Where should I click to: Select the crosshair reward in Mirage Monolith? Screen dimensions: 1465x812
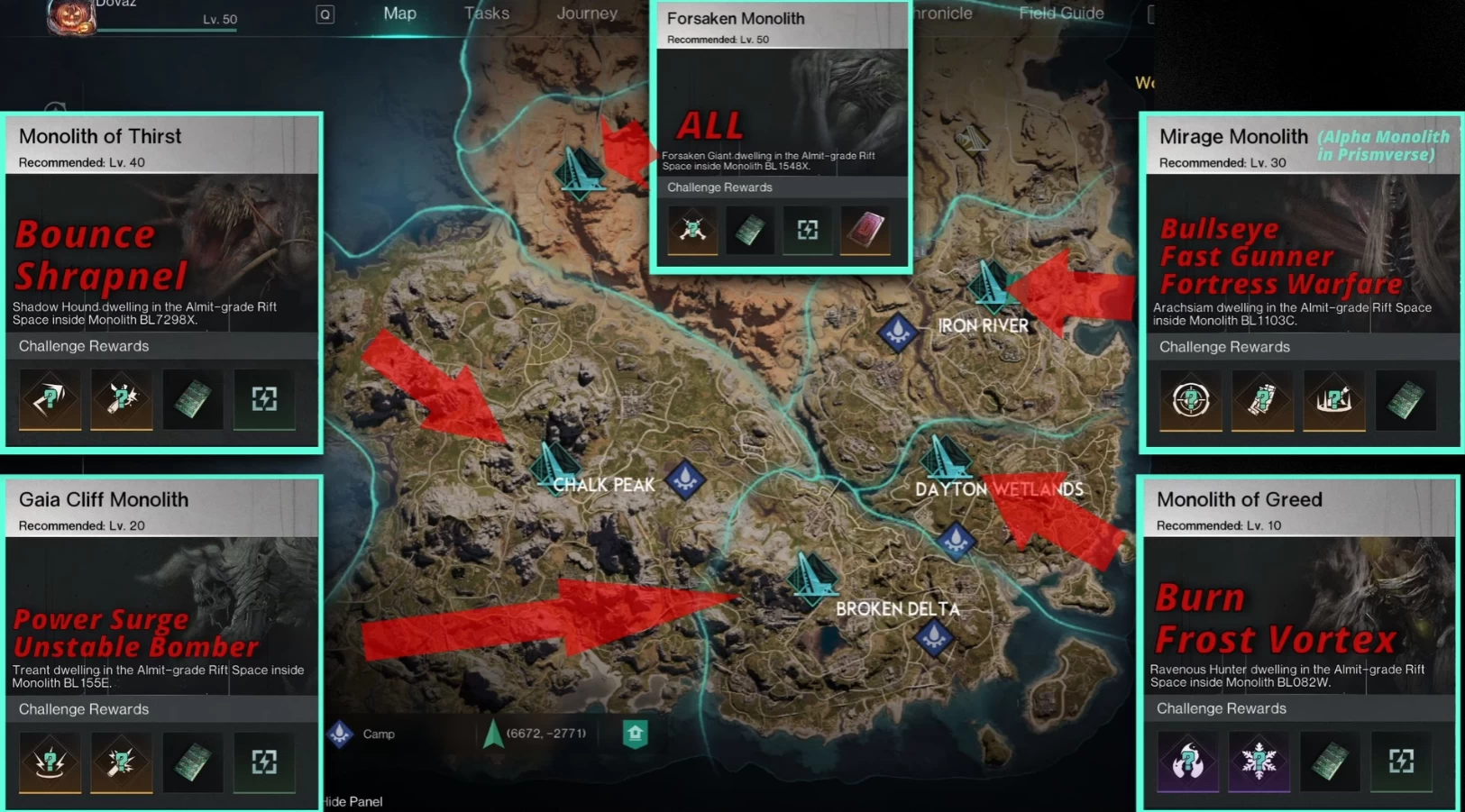coord(1190,399)
